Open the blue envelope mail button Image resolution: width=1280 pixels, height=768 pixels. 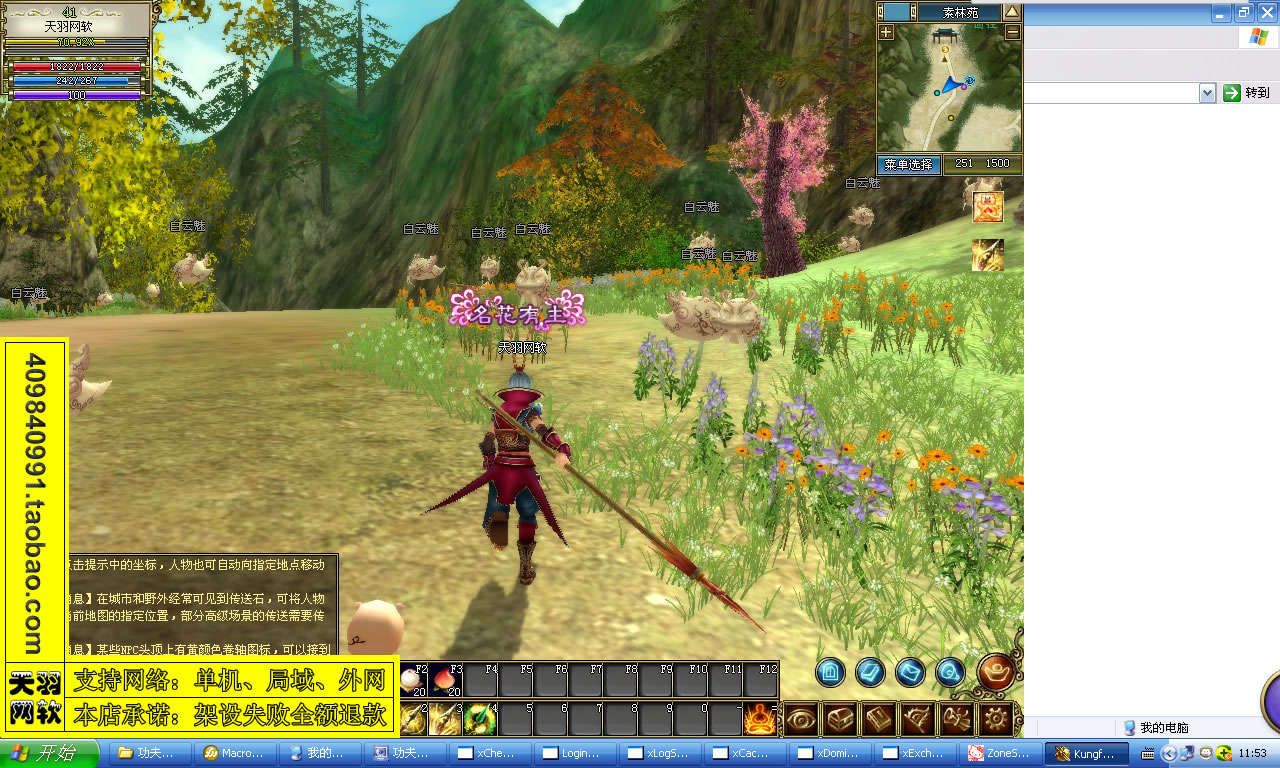click(910, 672)
